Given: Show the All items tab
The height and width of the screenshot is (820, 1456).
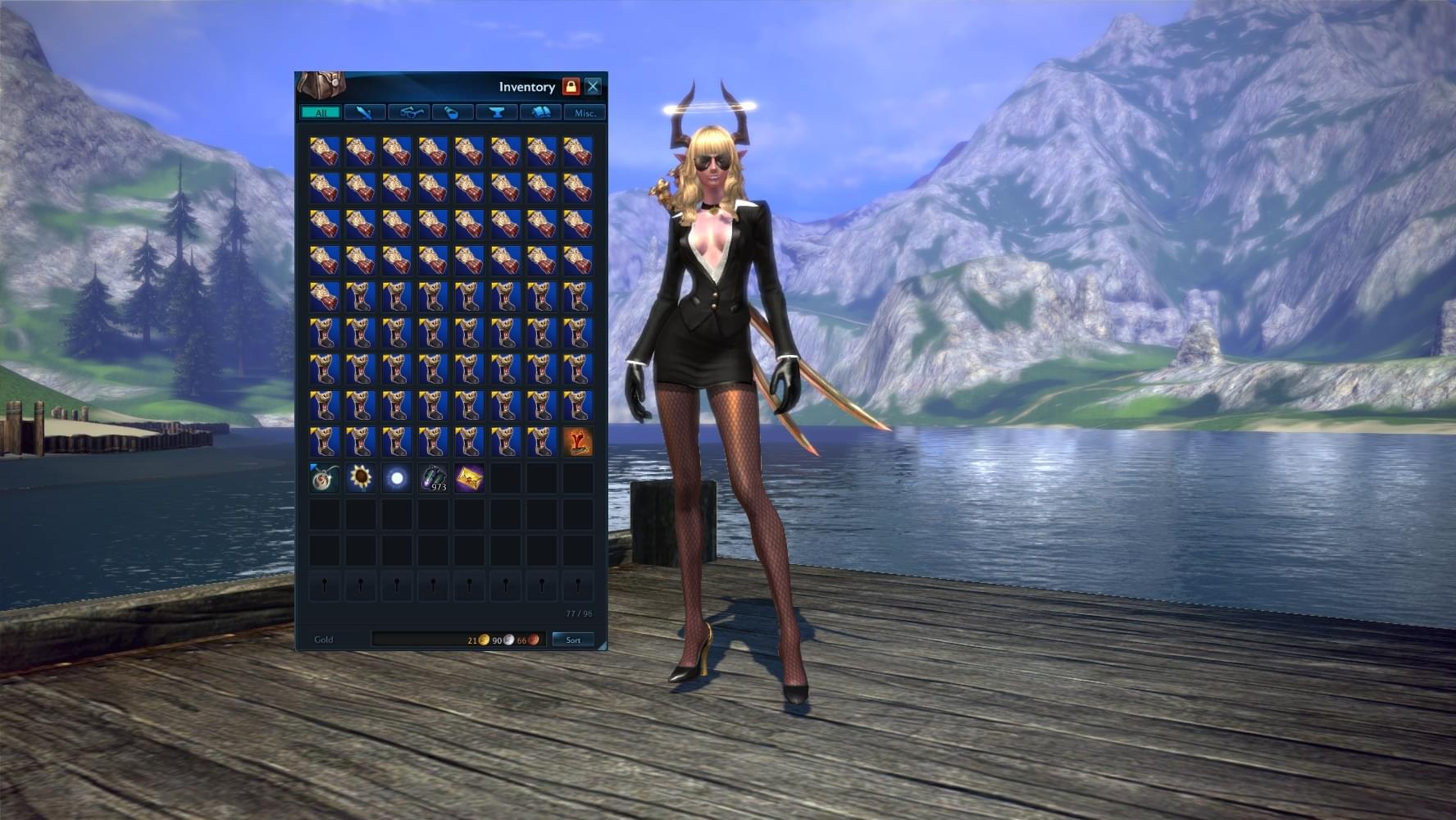Looking at the screenshot, I should [x=321, y=112].
